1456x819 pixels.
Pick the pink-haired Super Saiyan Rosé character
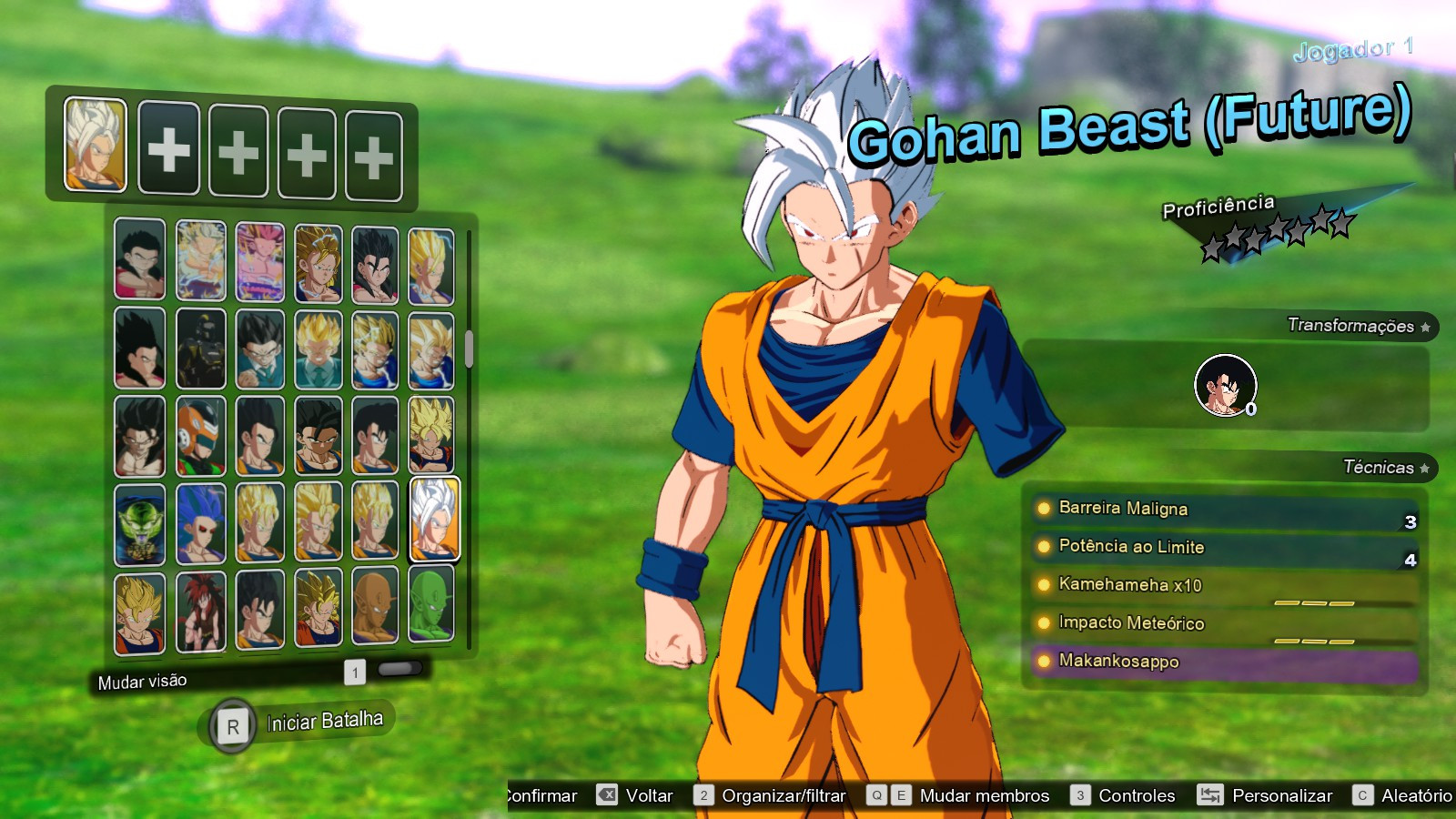(x=259, y=262)
